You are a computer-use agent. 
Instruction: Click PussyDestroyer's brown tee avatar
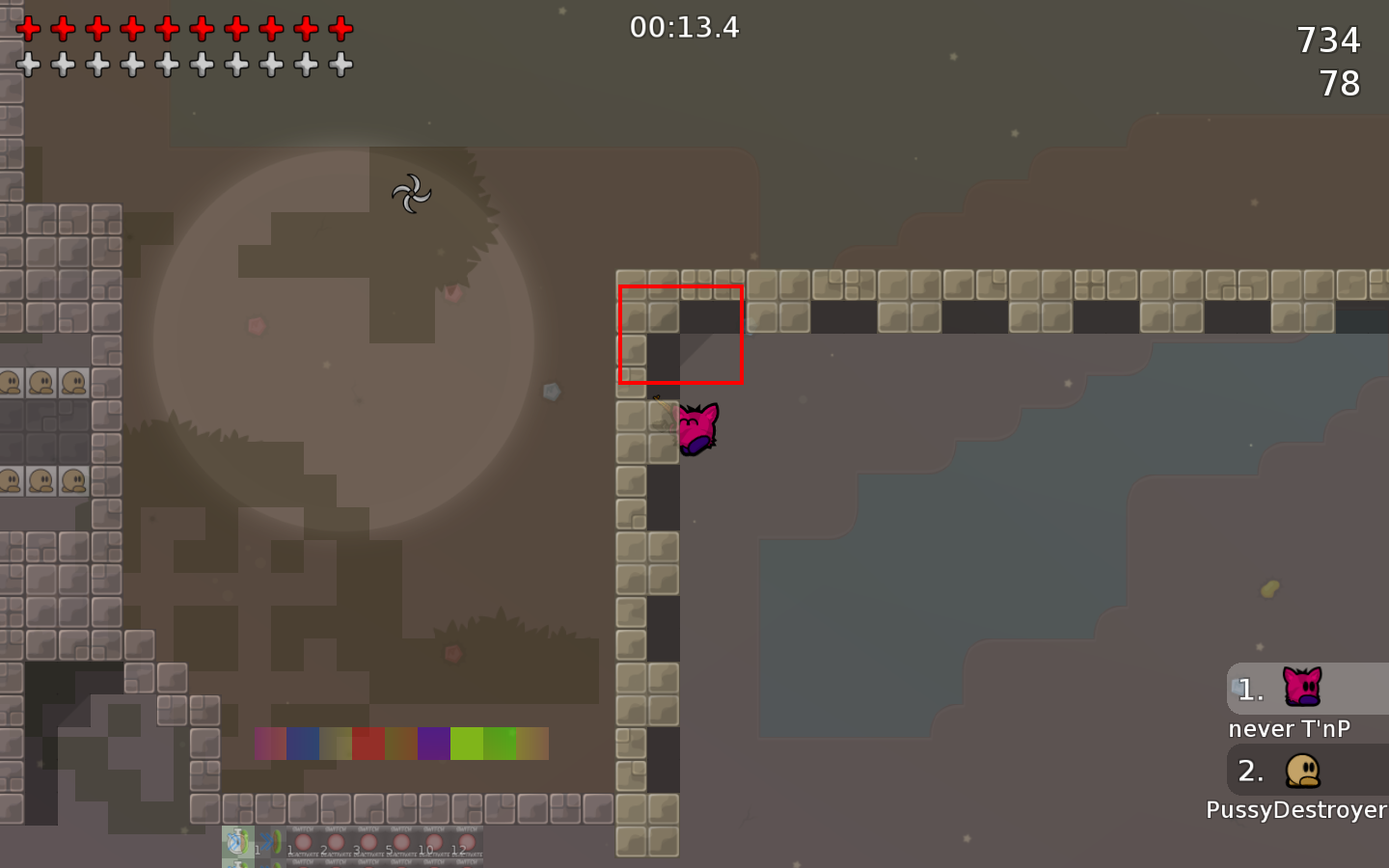click(x=1302, y=772)
